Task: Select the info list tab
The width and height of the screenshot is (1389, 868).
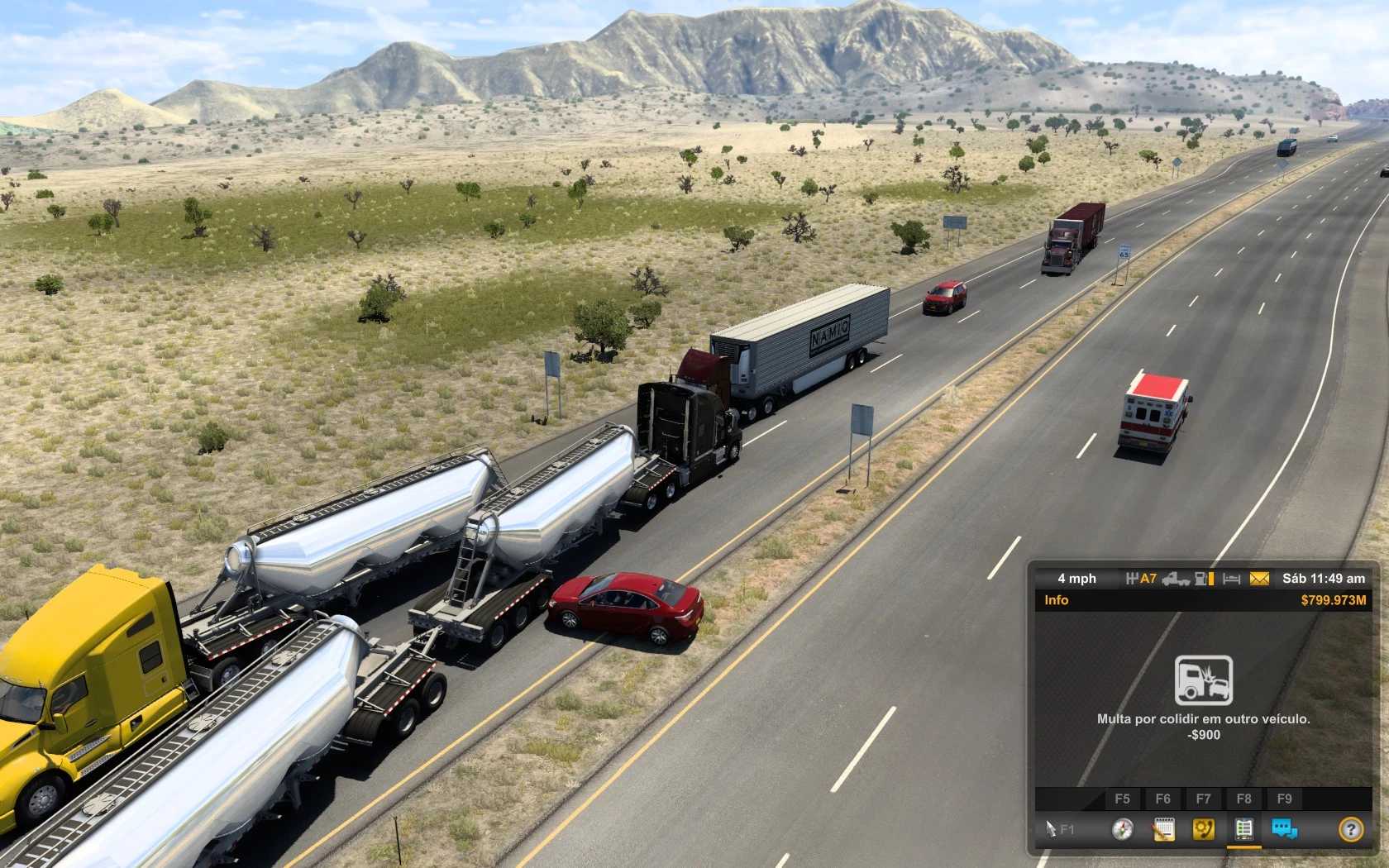Action: [1243, 829]
